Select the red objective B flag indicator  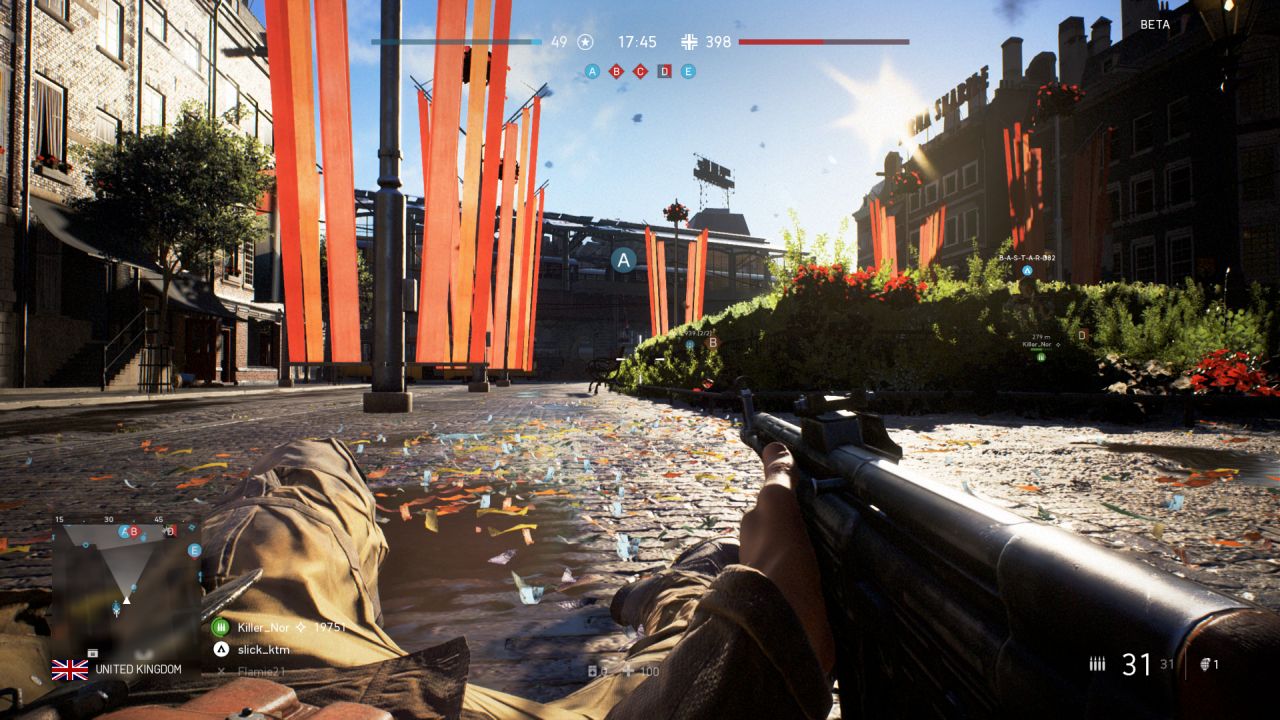pos(616,71)
